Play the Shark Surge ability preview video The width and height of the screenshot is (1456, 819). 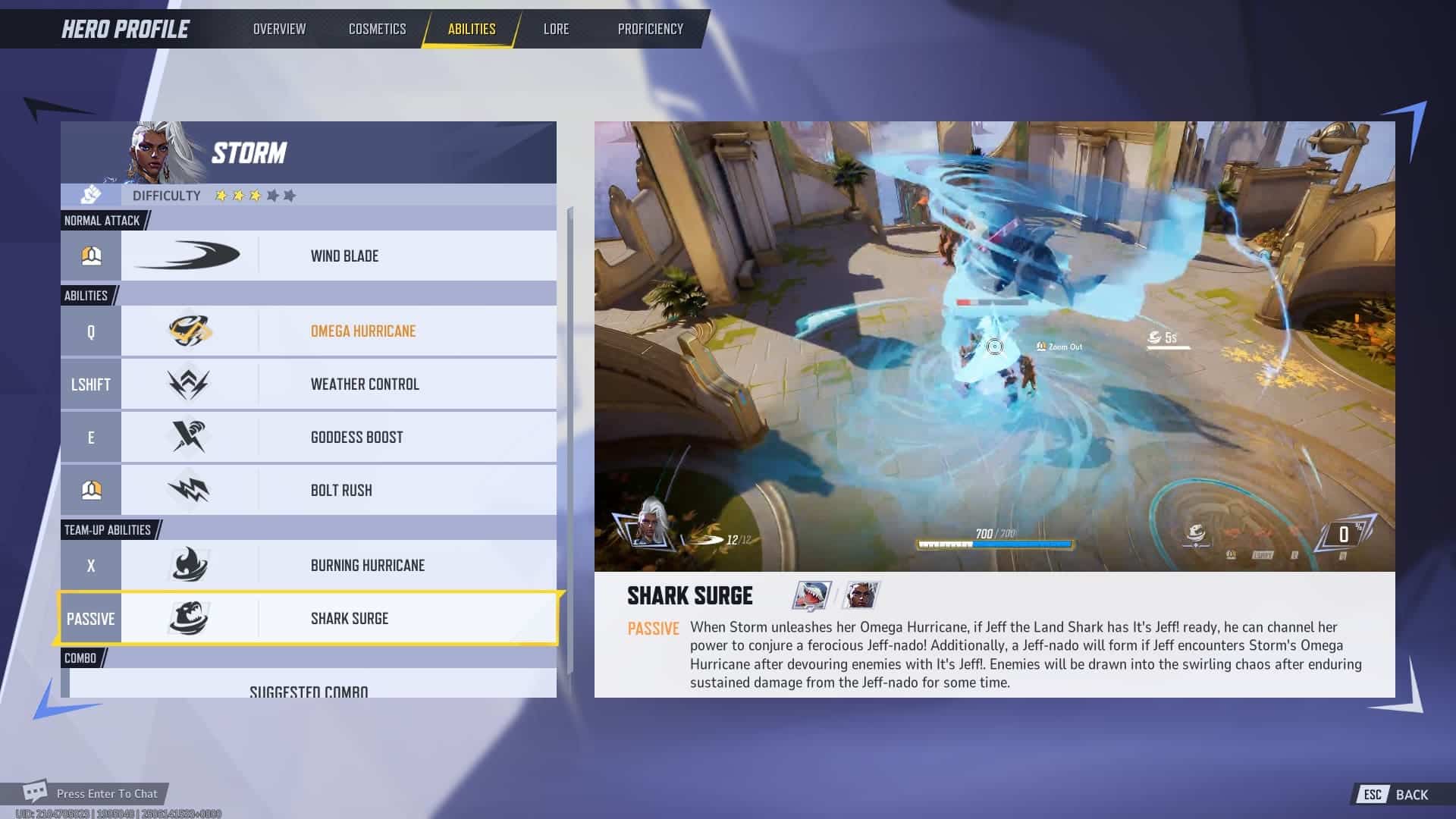(x=994, y=347)
